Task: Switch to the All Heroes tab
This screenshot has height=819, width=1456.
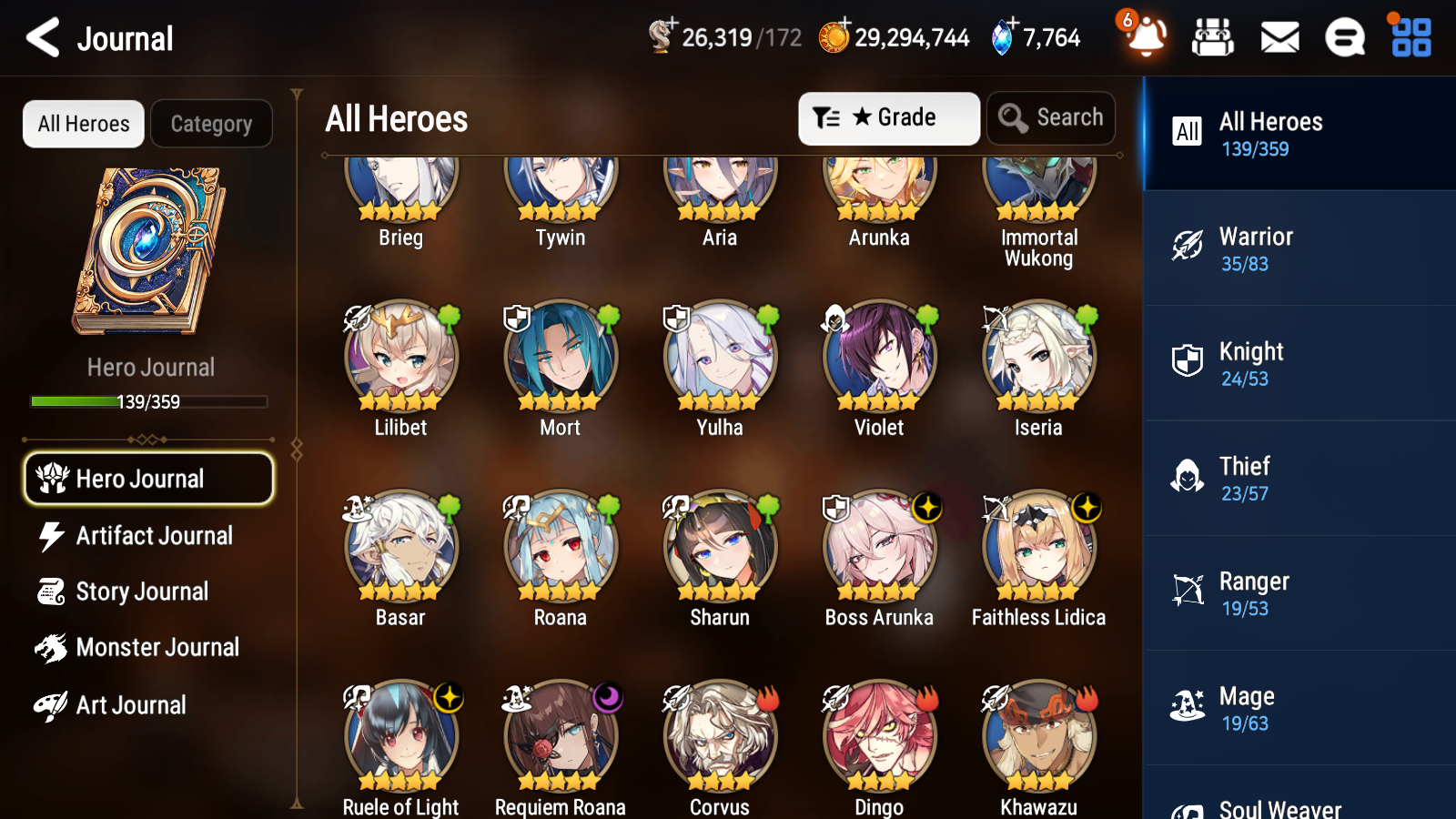Action: click(x=83, y=124)
